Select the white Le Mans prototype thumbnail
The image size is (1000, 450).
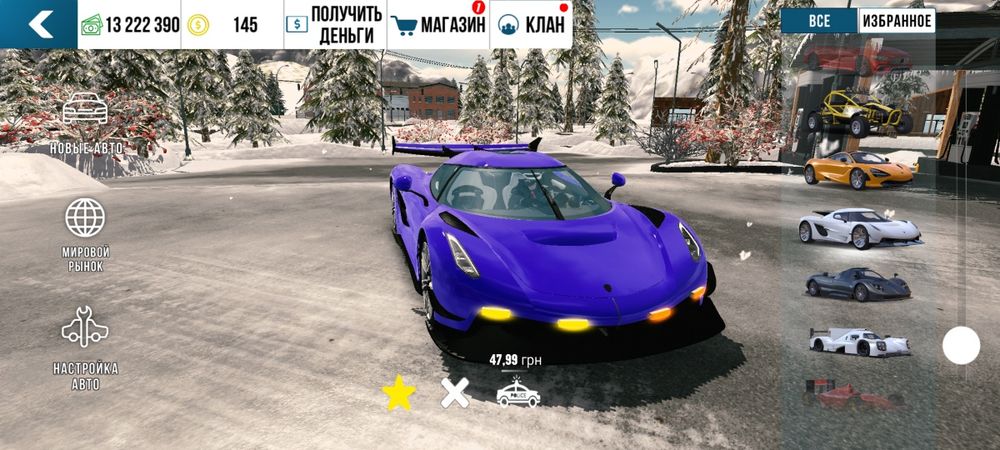(858, 342)
